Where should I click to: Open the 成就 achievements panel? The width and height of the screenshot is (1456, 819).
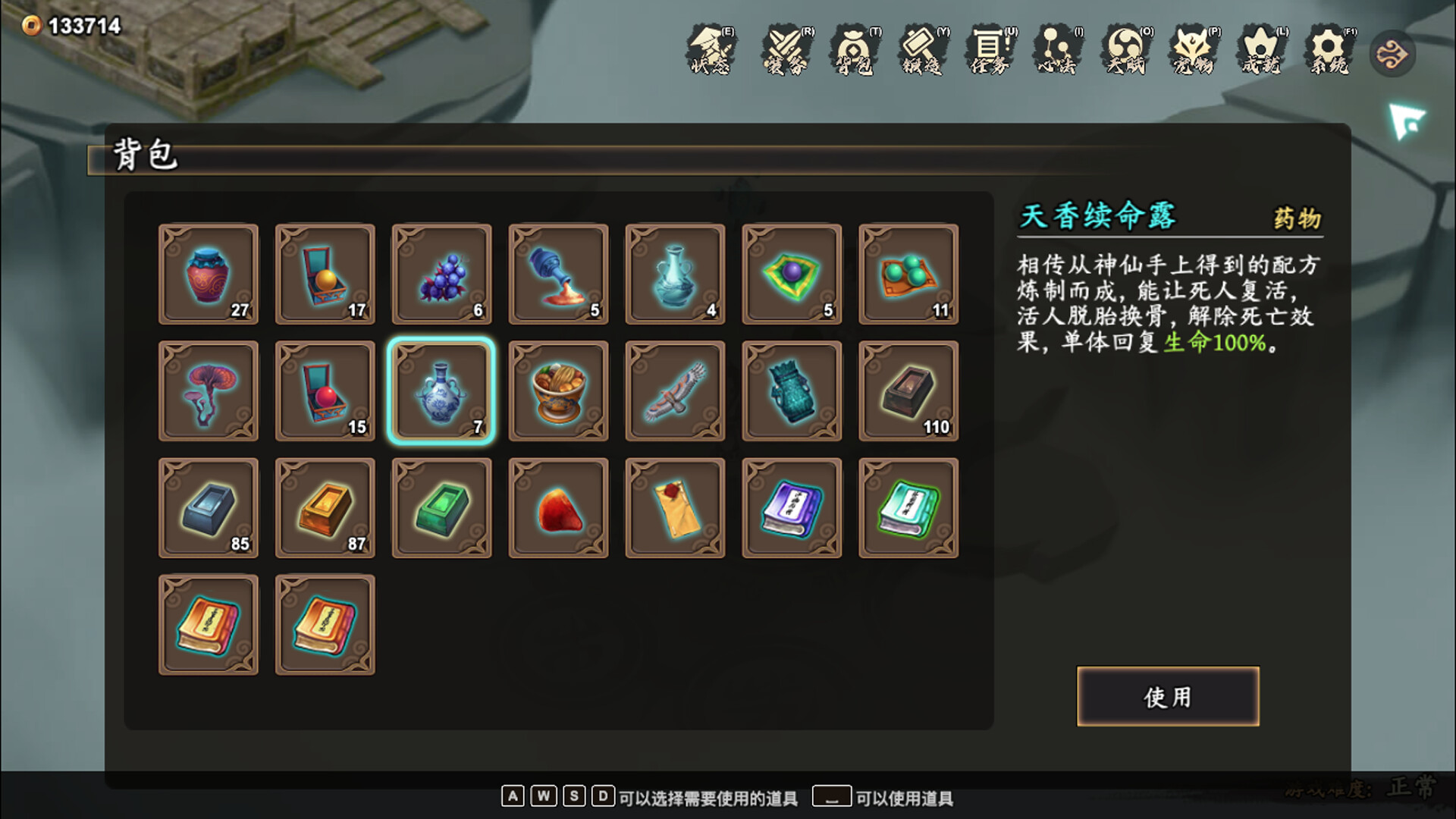(x=1259, y=53)
